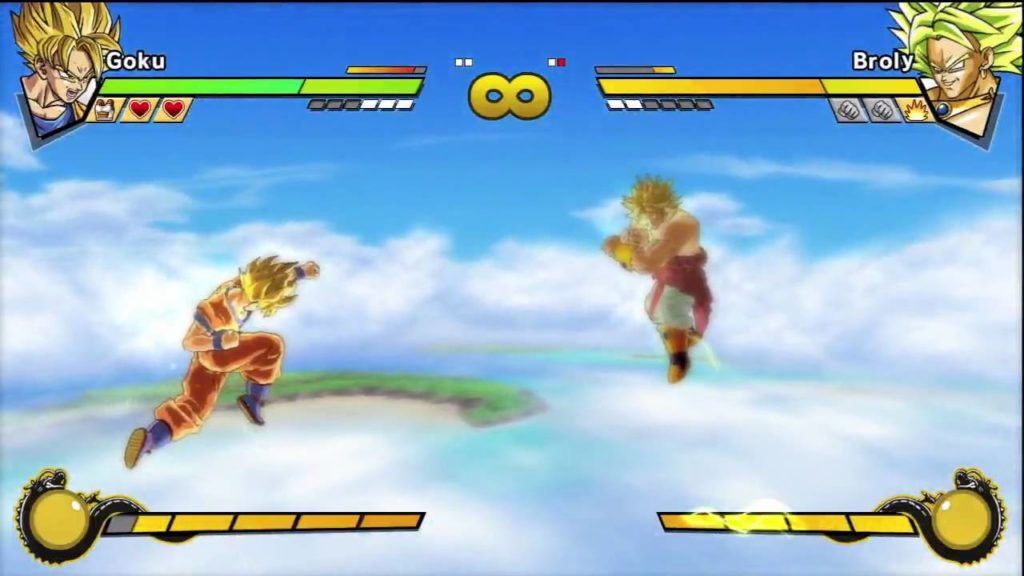This screenshot has height=576, width=1024.
Task: Click the explosion burst item icon
Action: [x=916, y=110]
